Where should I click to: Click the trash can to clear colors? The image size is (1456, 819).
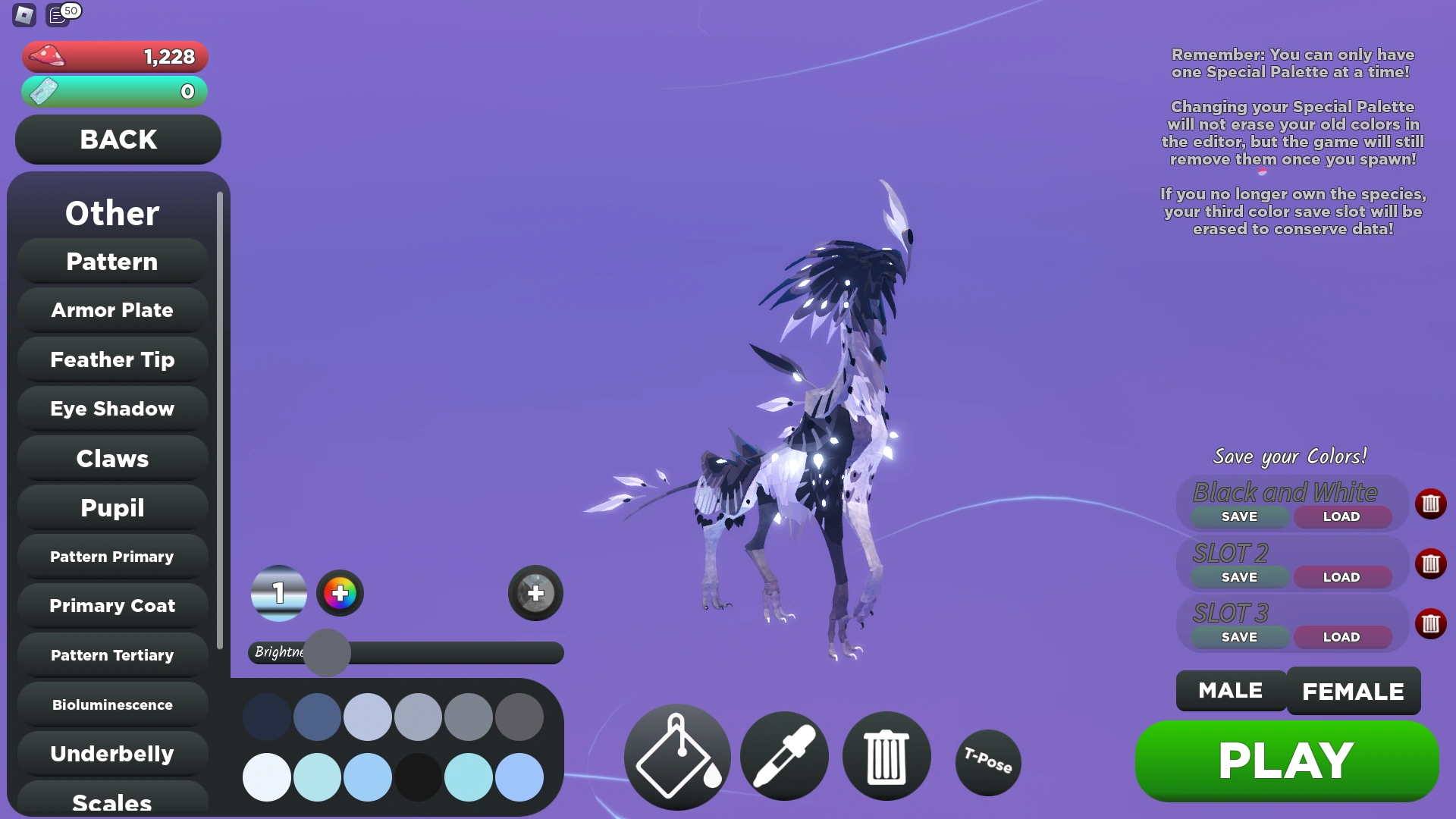[x=886, y=756]
